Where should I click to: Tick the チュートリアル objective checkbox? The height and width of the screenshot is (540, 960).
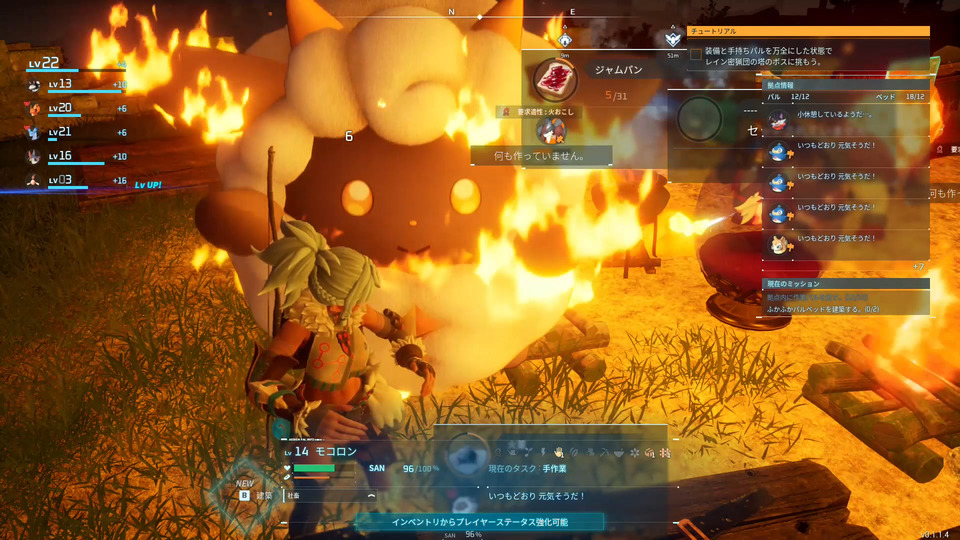(696, 54)
